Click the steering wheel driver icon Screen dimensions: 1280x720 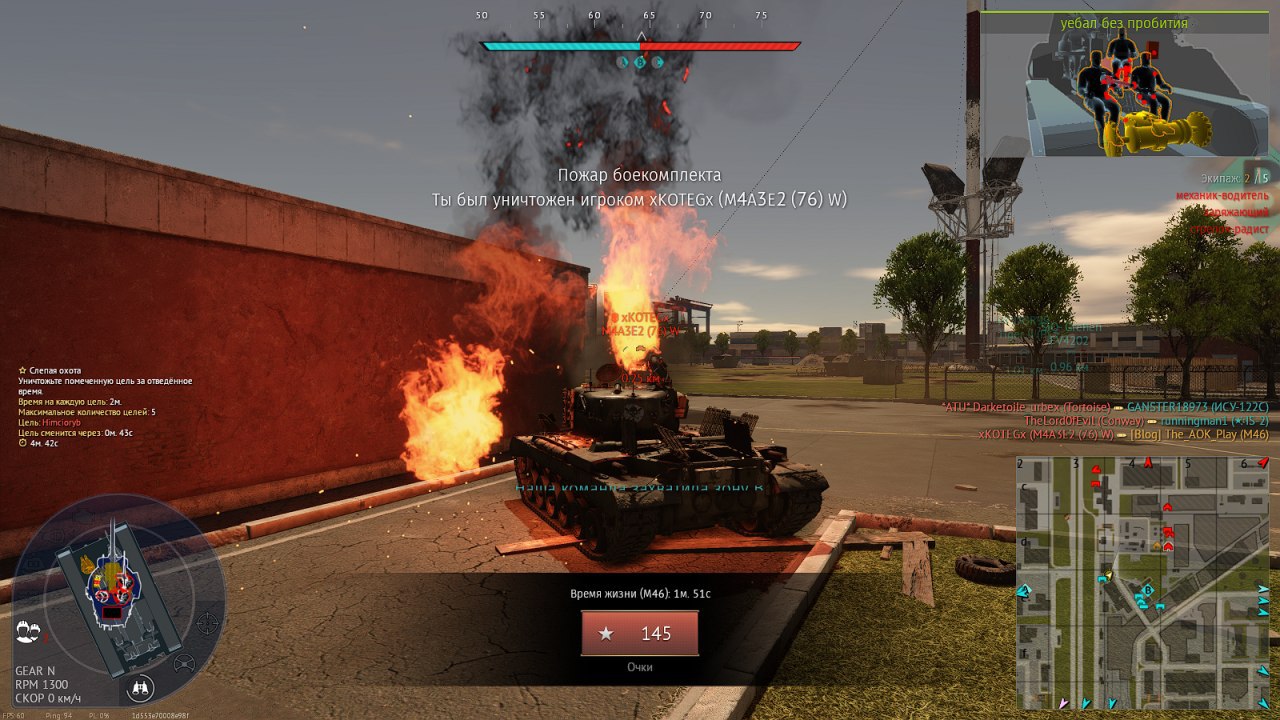pos(184,663)
